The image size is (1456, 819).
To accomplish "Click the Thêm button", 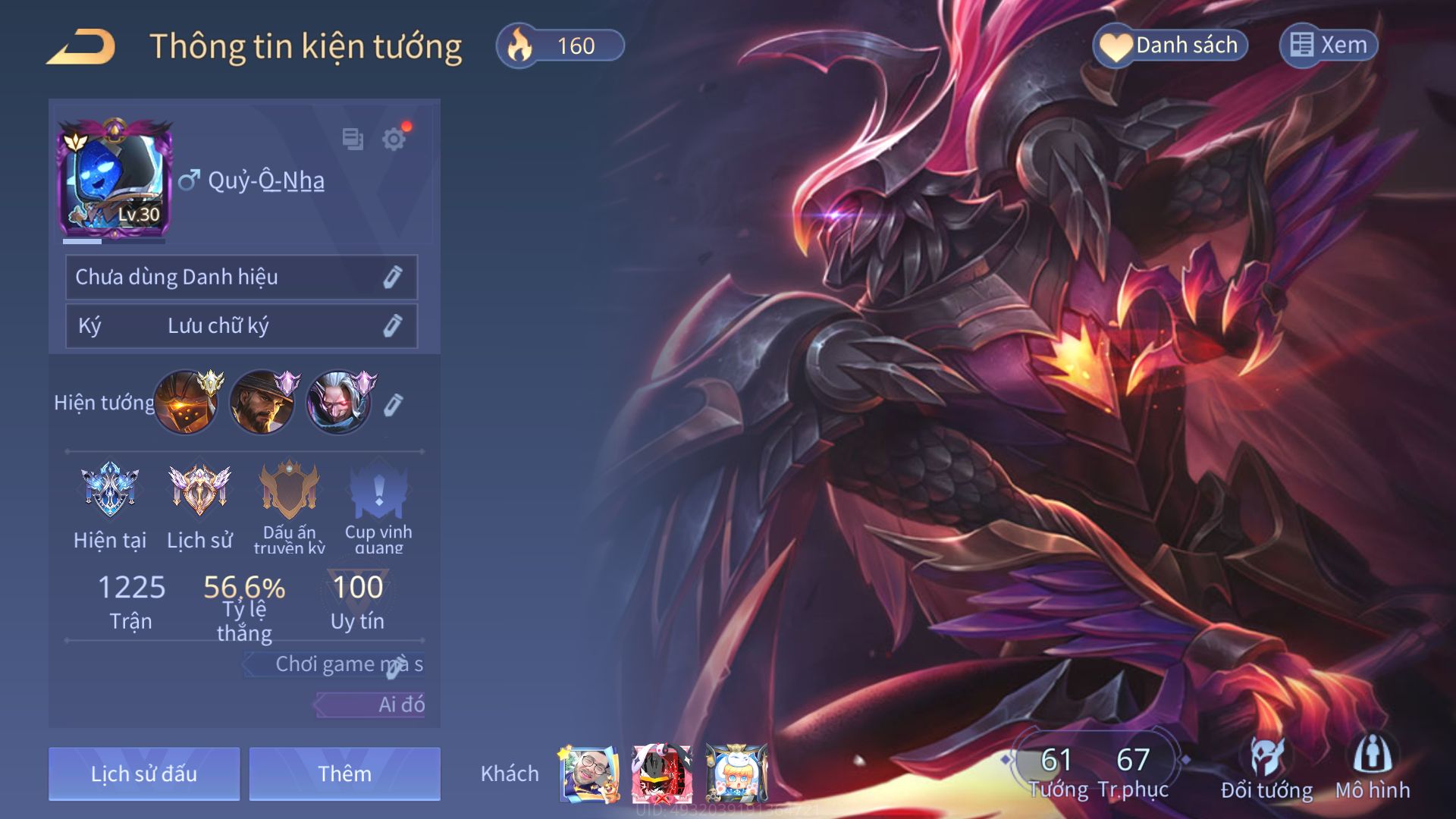I will [344, 773].
